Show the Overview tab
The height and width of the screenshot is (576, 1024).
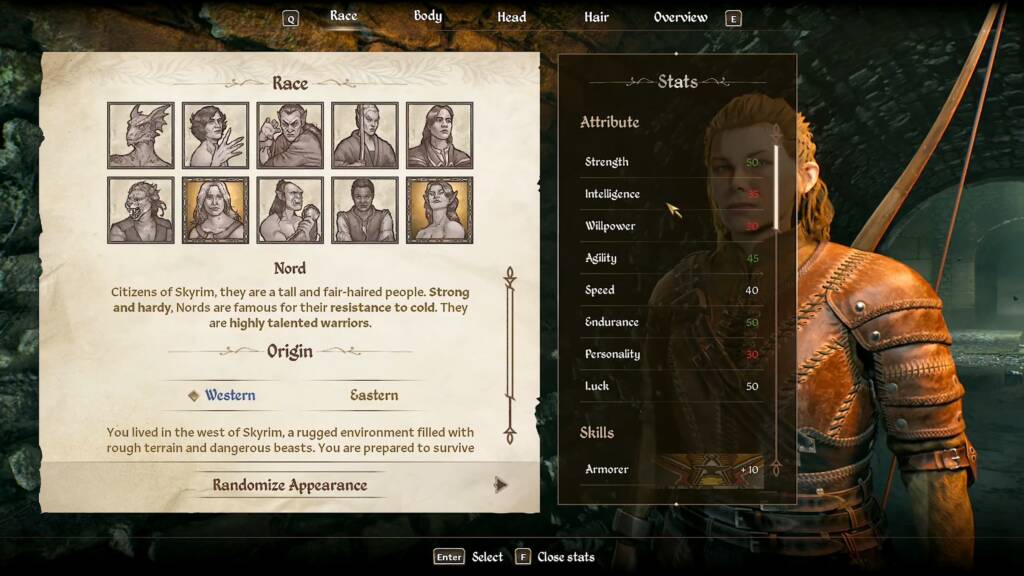tap(680, 17)
